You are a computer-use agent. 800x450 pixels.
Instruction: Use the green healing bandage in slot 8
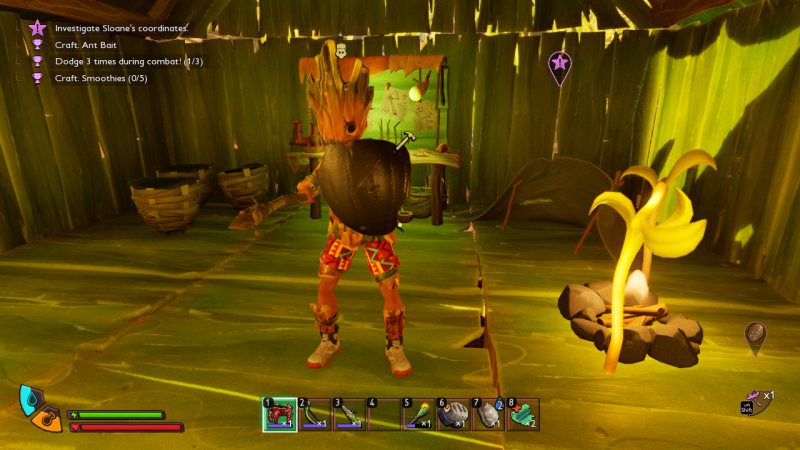point(523,414)
